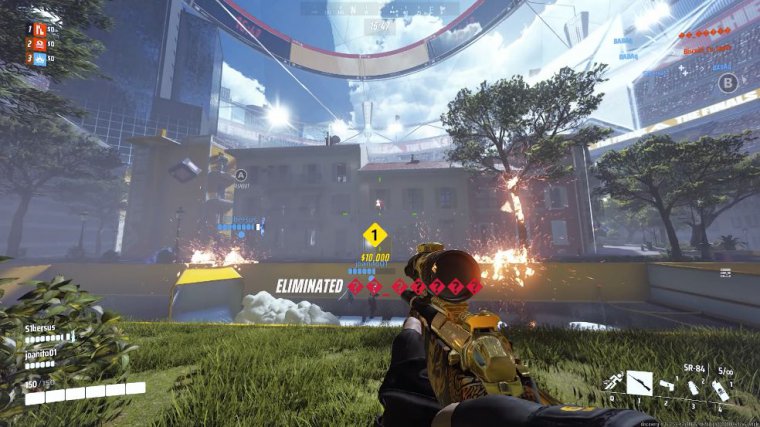Activate the sprinting figure ability icon
This screenshot has width=760, height=427.
pos(611,382)
